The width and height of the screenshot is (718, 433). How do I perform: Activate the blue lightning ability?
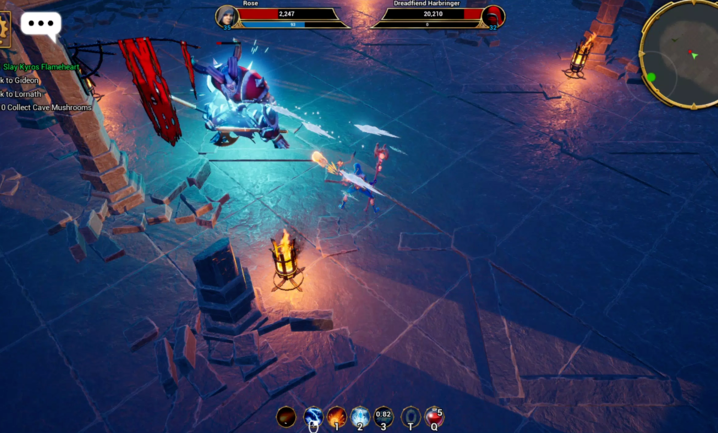pos(313,416)
